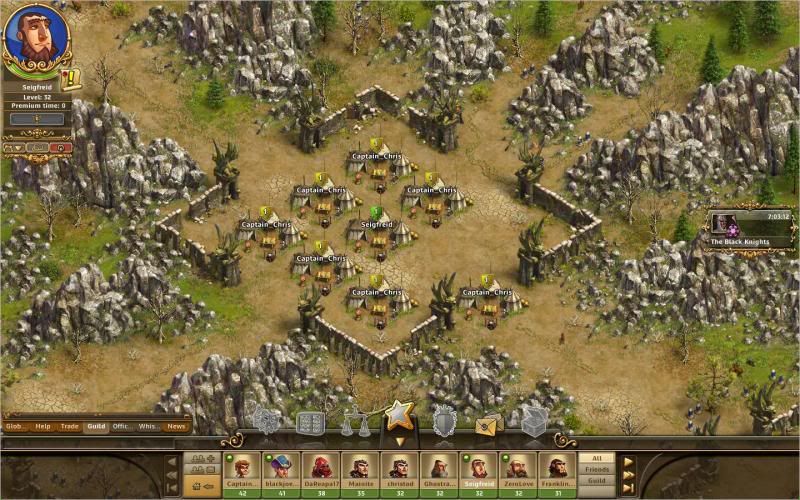
Task: Choose christad's portrait in friends bar
Action: coord(399,471)
